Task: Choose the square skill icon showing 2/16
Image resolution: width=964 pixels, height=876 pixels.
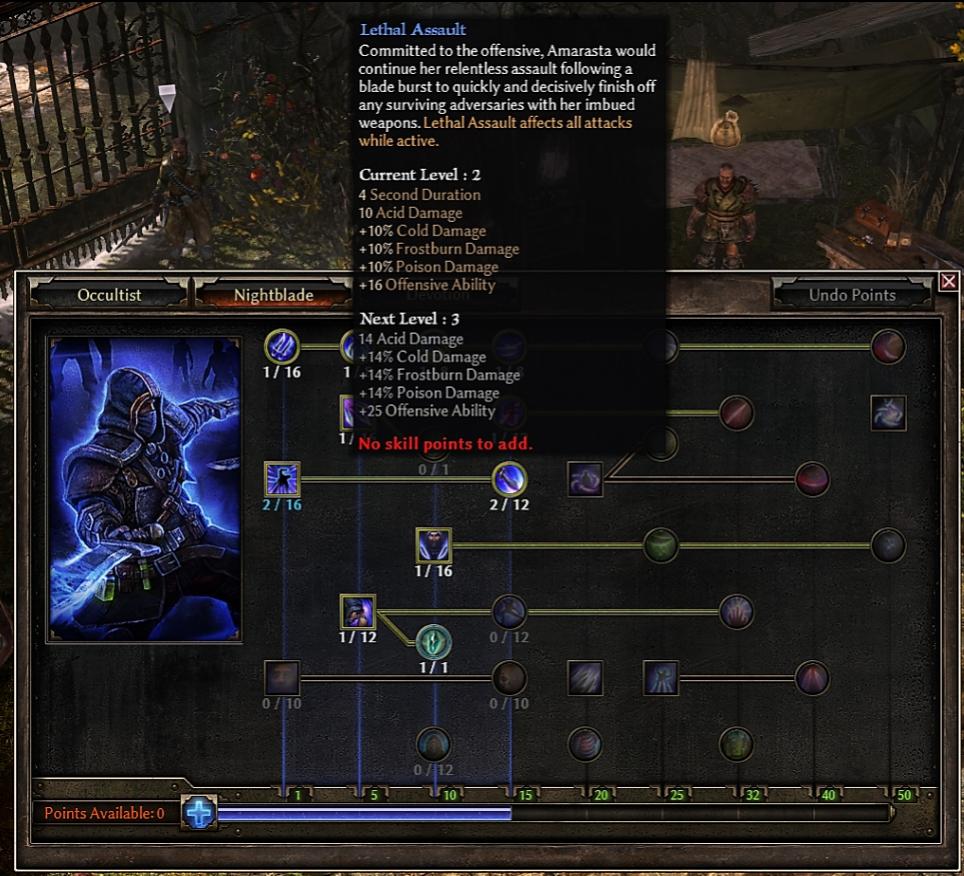Action: click(282, 479)
